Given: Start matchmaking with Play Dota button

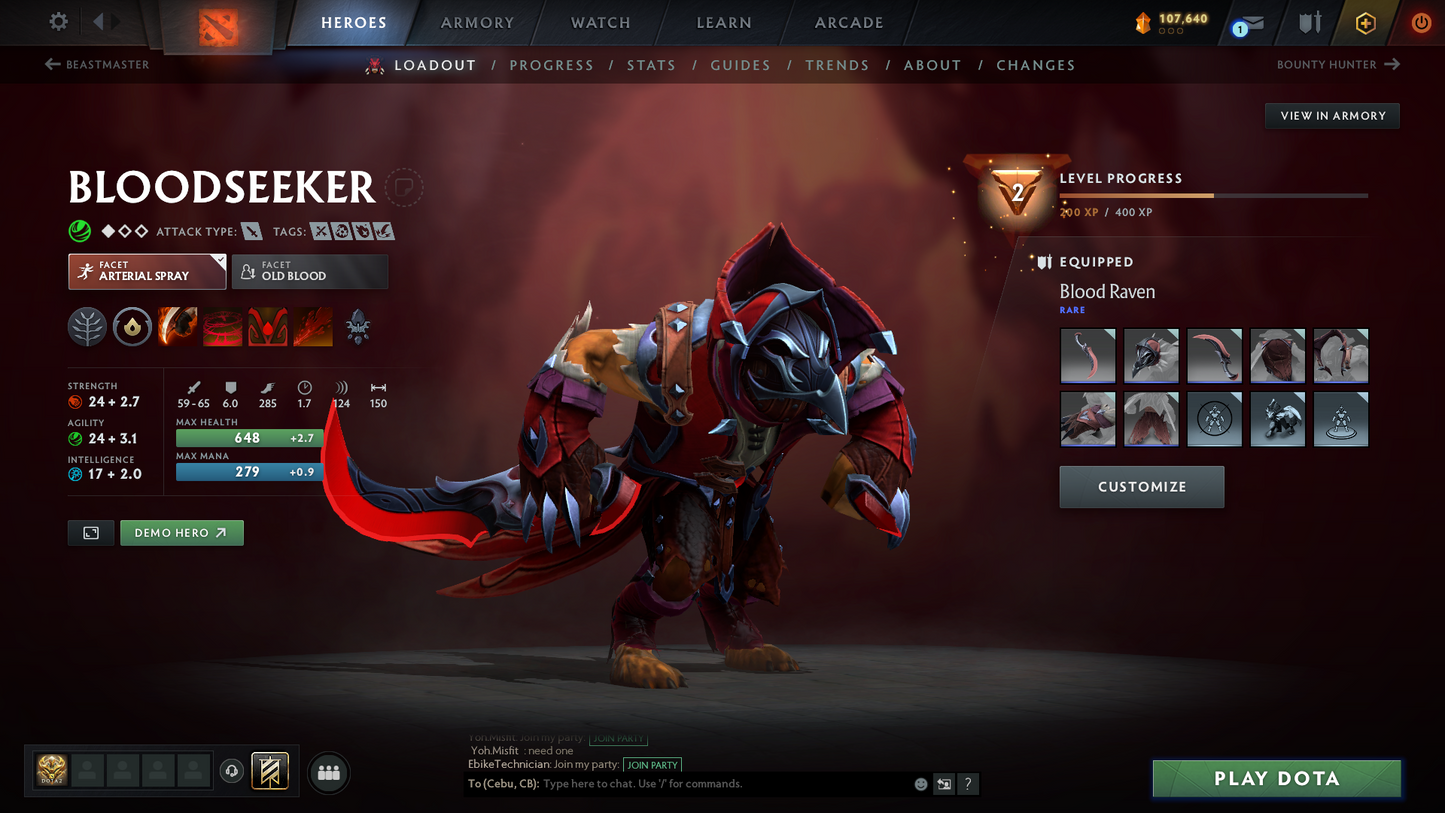Looking at the screenshot, I should pos(1276,779).
